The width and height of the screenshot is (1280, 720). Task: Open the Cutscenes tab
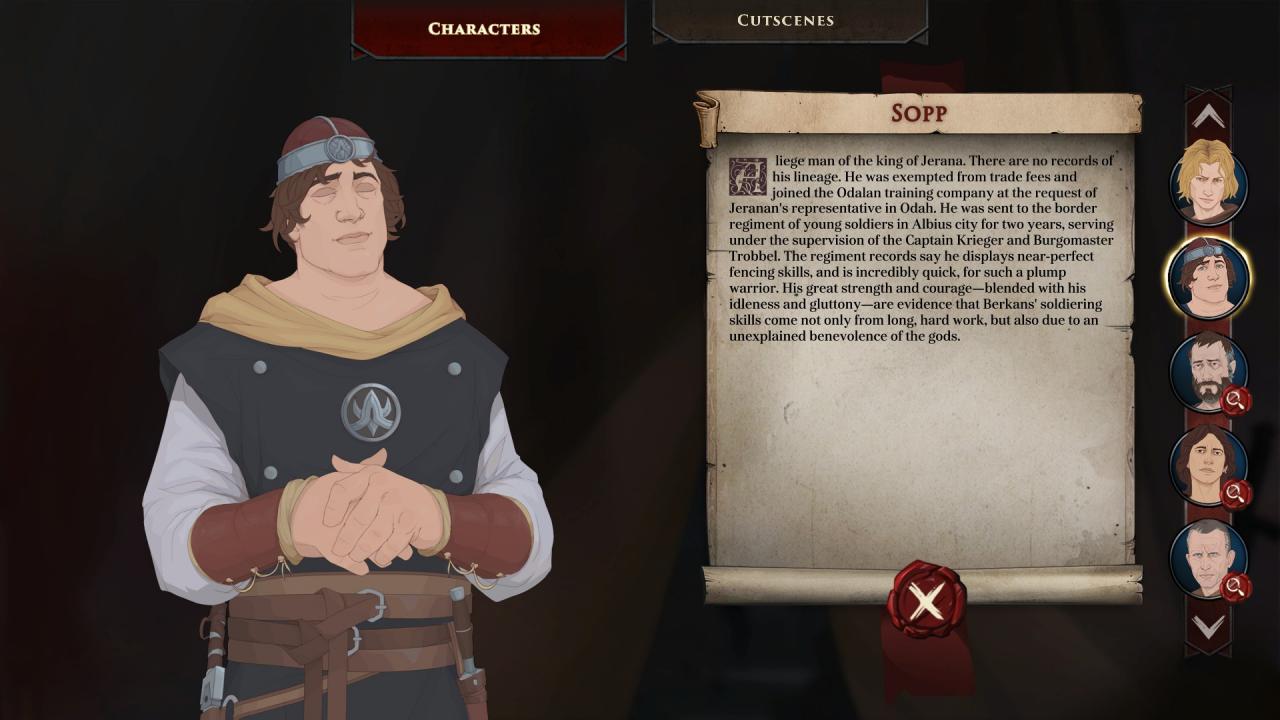785,21
